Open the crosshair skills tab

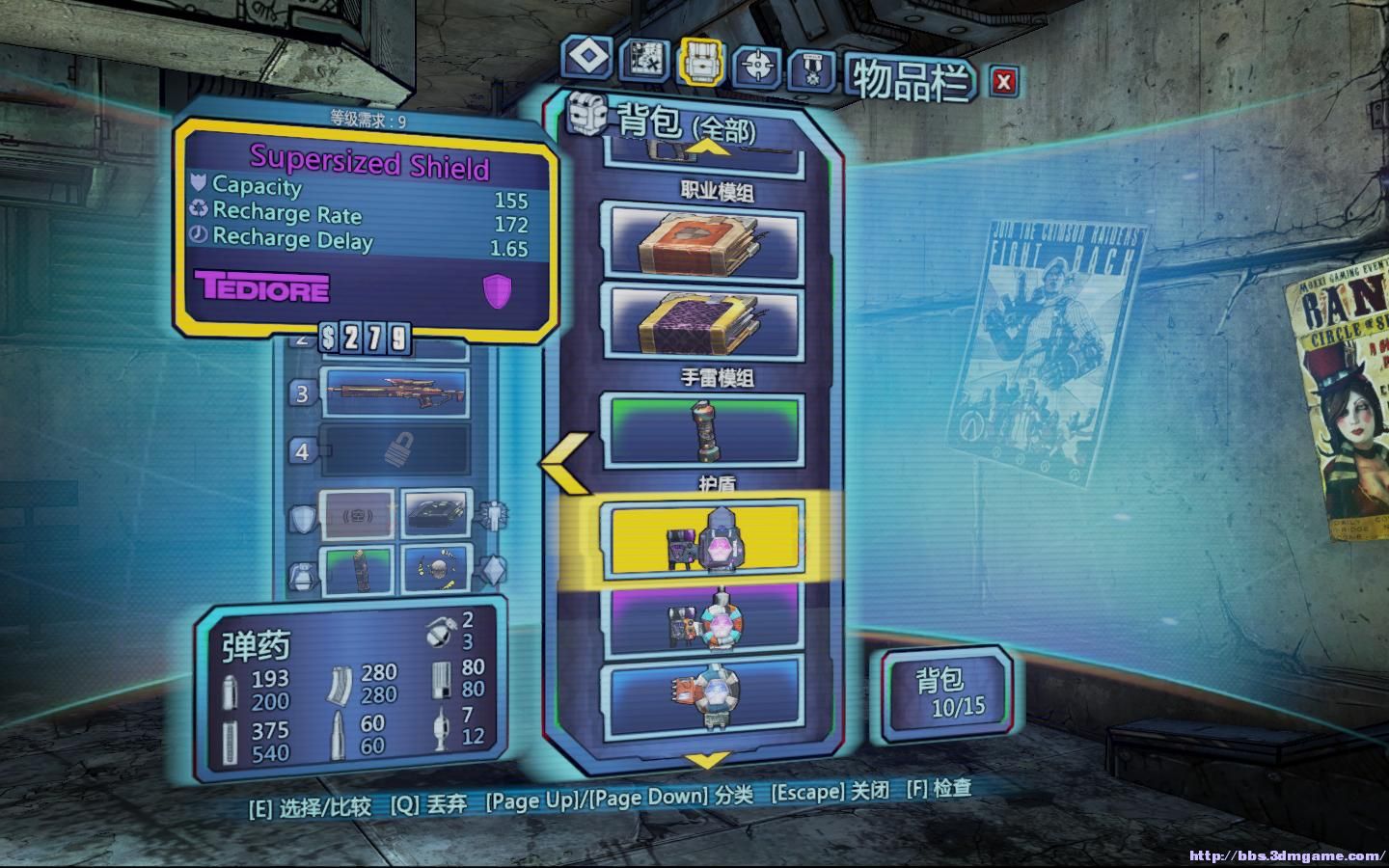tap(757, 66)
